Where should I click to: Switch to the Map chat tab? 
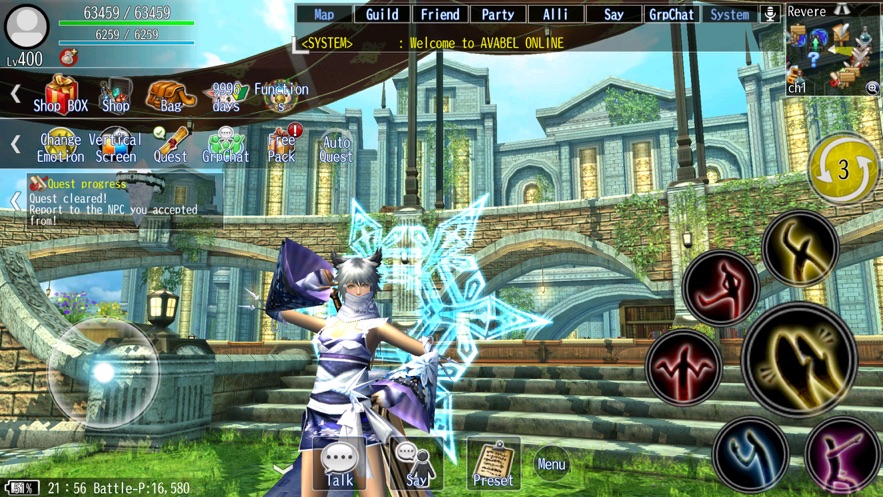[324, 14]
